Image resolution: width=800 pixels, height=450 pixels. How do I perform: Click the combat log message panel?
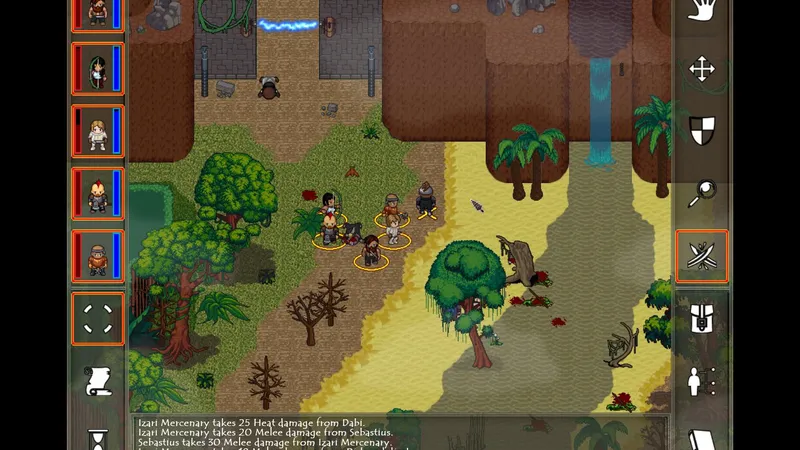[400, 432]
